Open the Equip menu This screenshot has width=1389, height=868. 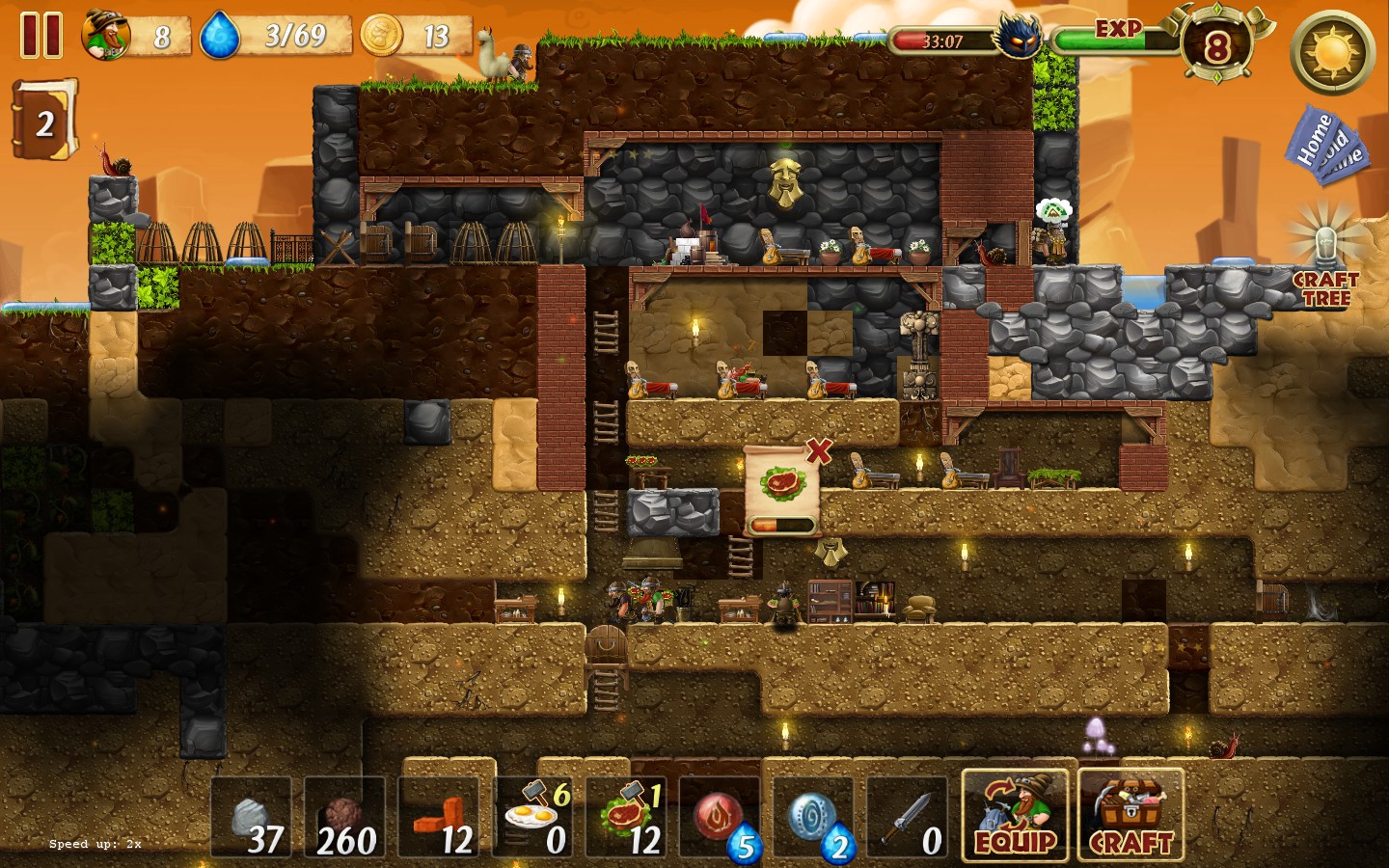click(x=1015, y=816)
